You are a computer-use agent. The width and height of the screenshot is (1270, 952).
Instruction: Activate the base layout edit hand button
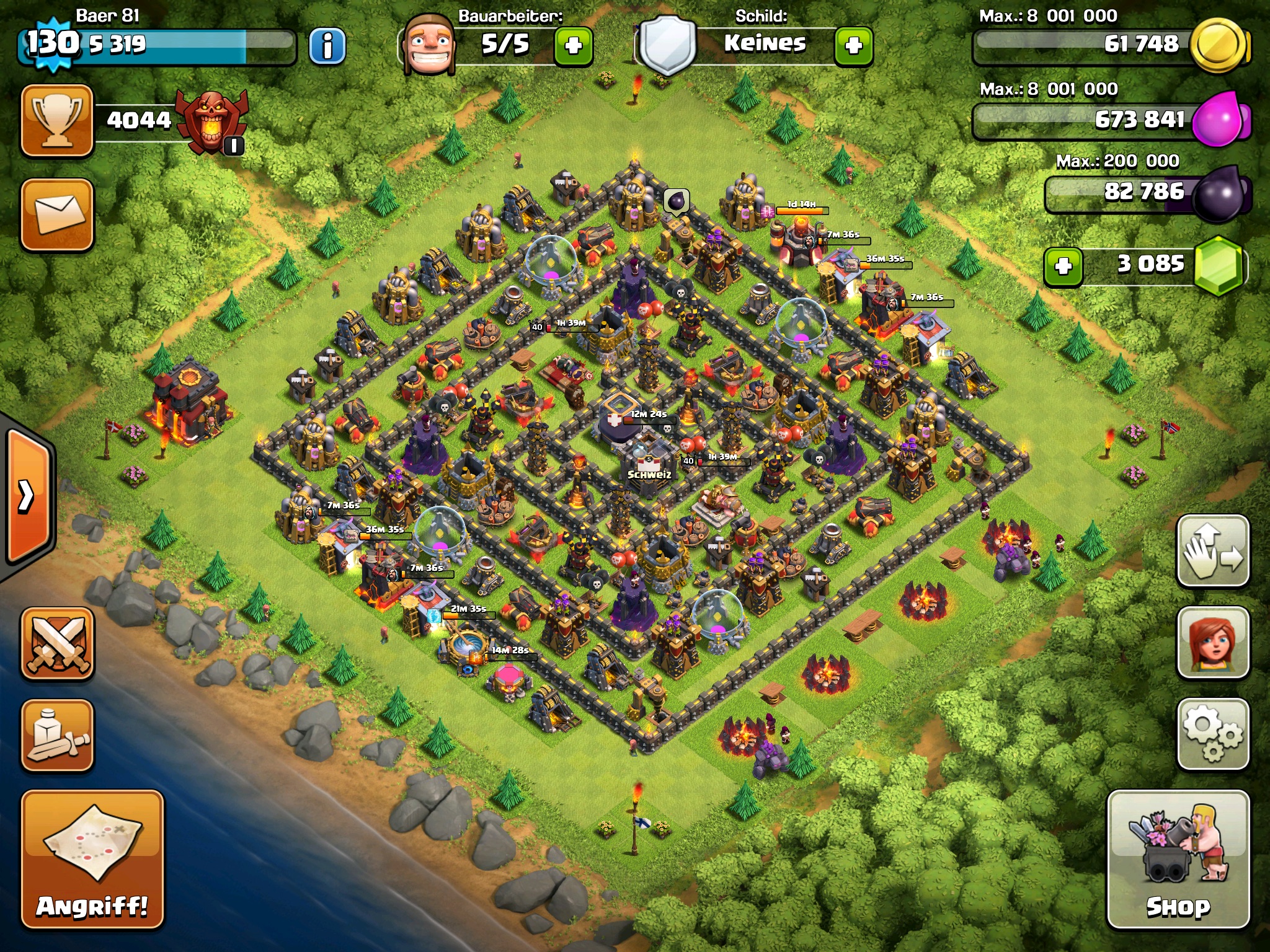(x=1212, y=550)
